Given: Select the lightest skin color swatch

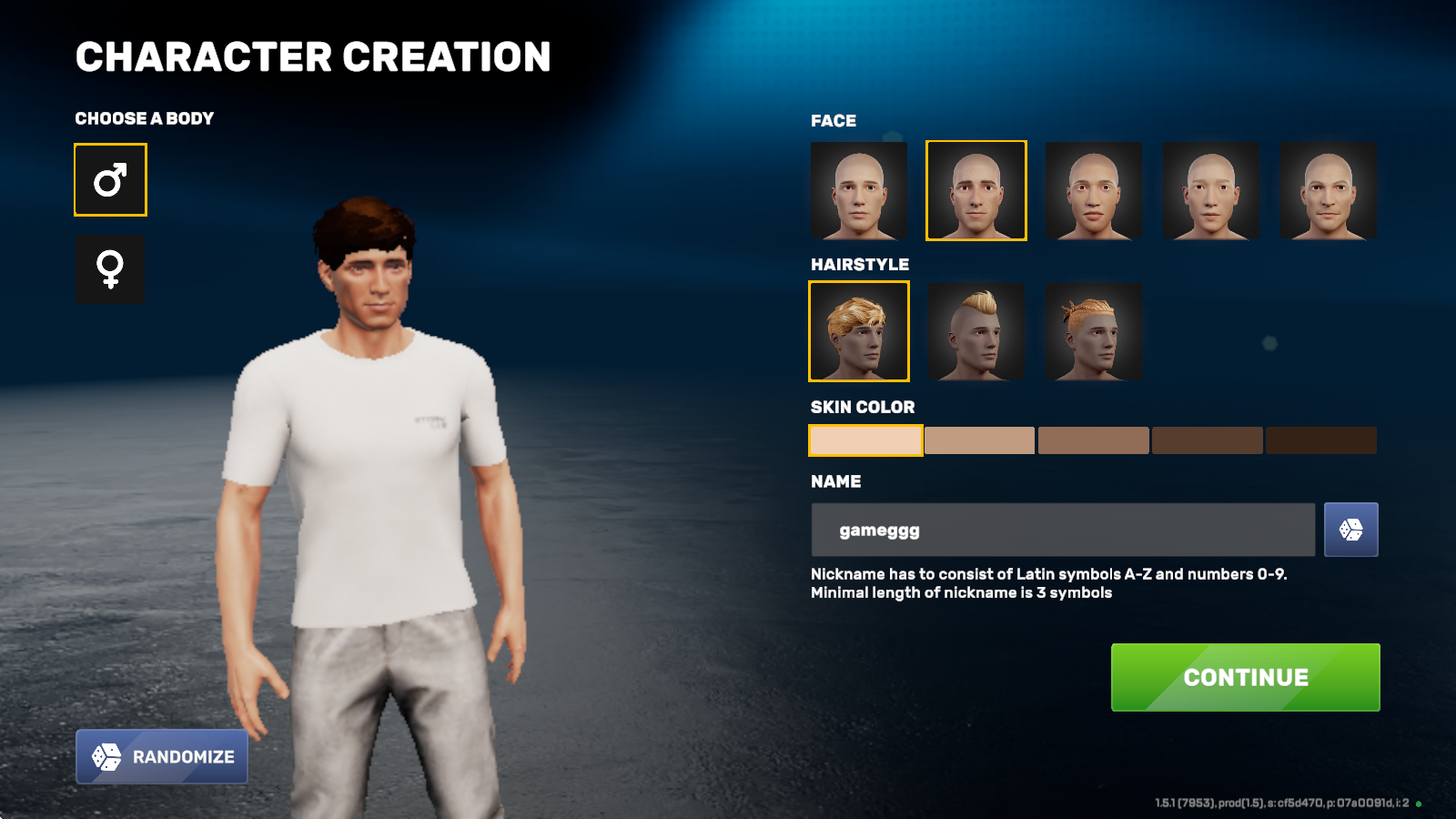Looking at the screenshot, I should (x=865, y=440).
